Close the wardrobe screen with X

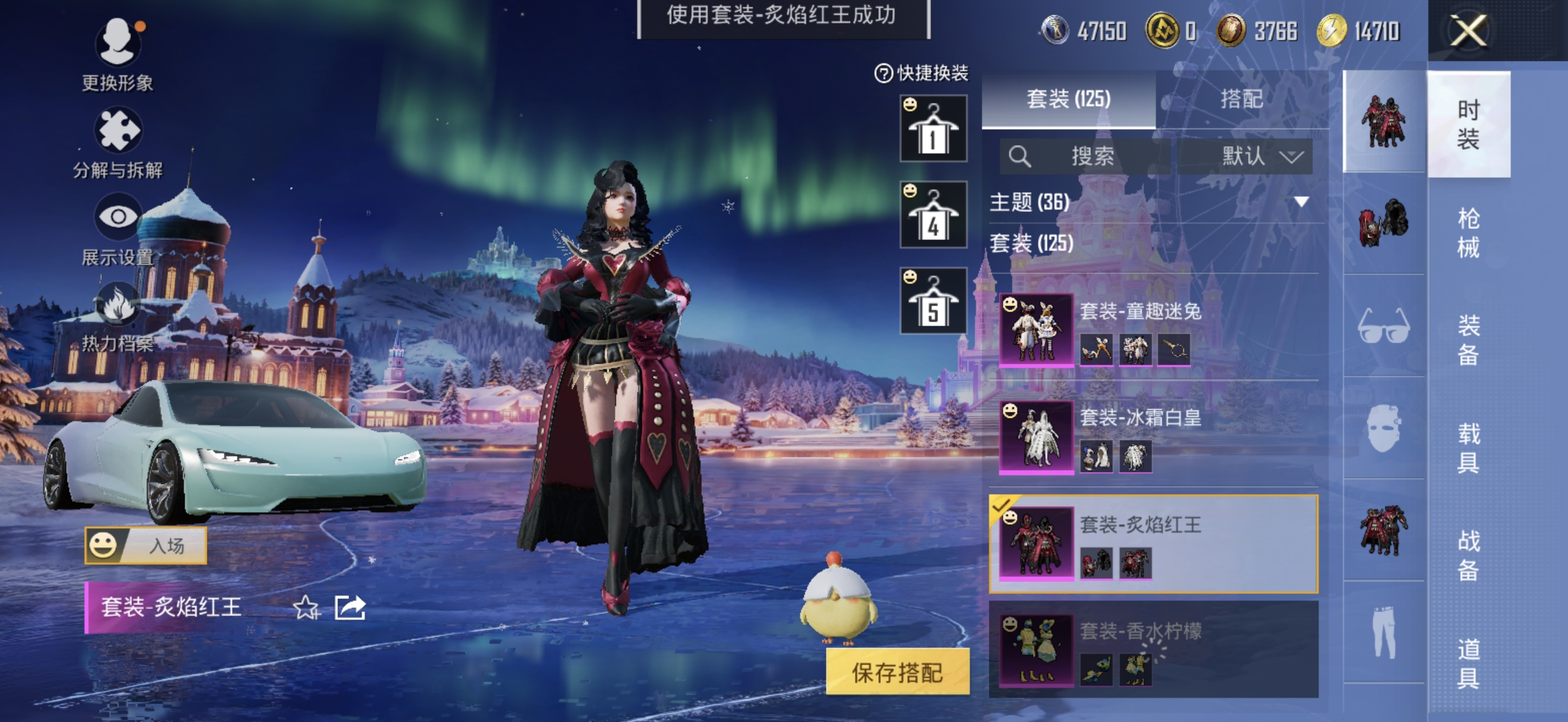(x=1468, y=31)
